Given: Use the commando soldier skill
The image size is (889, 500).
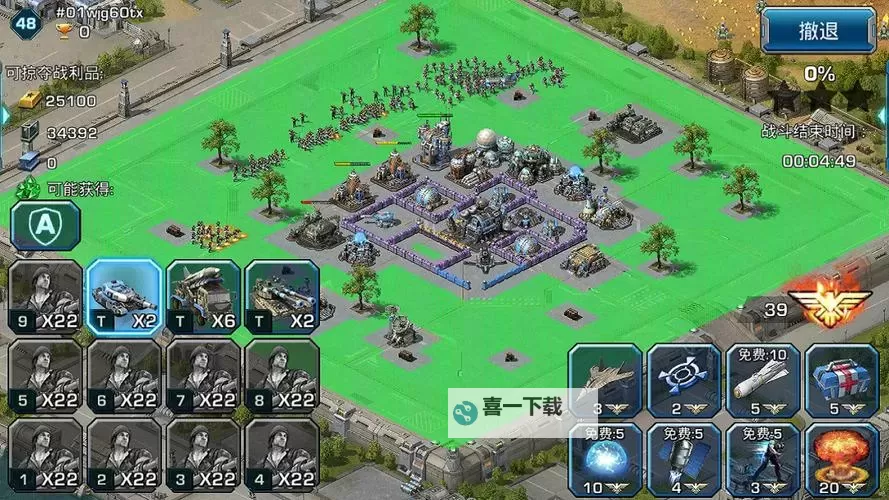Looking at the screenshot, I should click(x=763, y=460).
